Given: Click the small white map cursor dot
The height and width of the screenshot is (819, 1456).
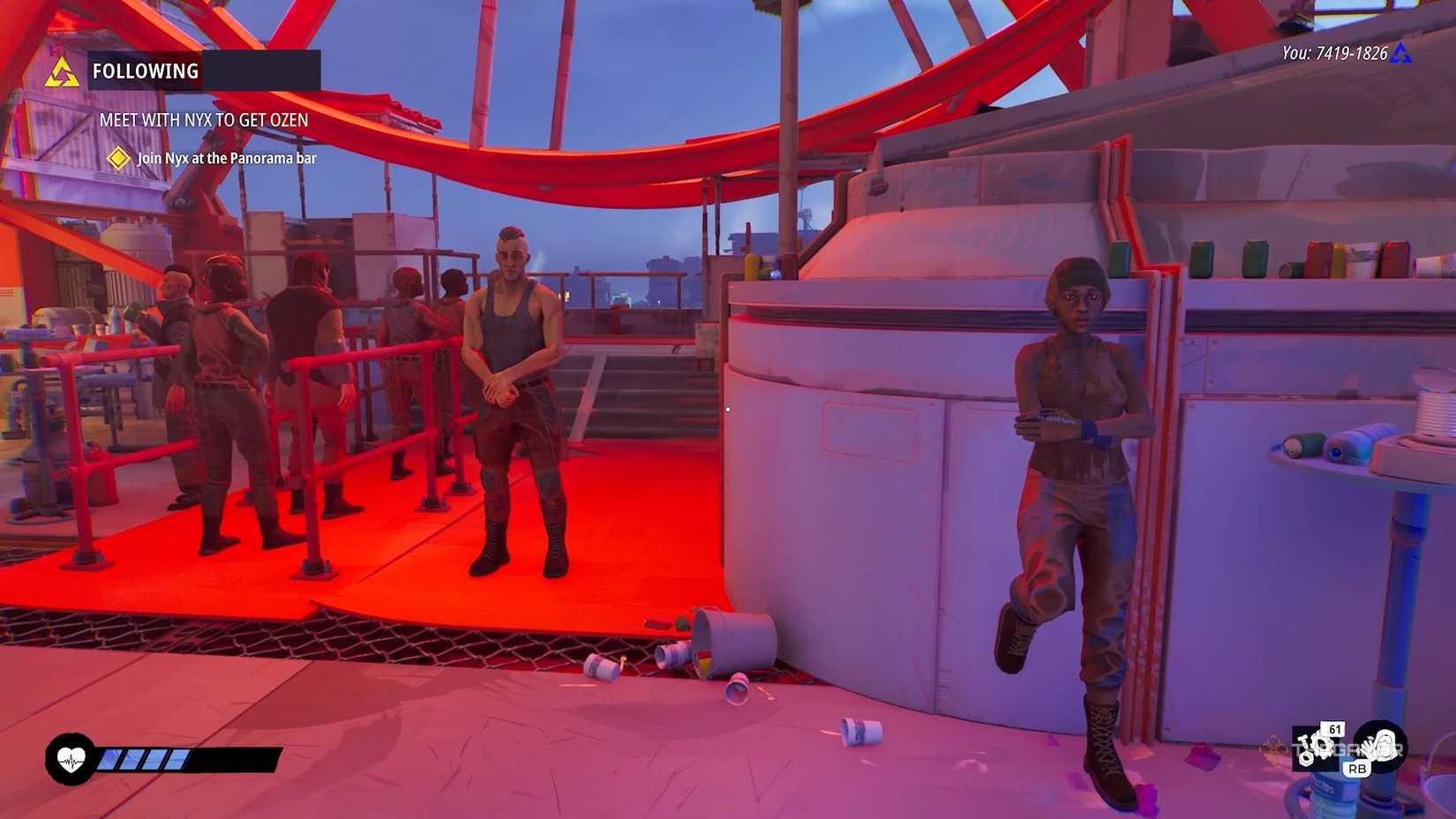Looking at the screenshot, I should pyautogui.click(x=727, y=409).
